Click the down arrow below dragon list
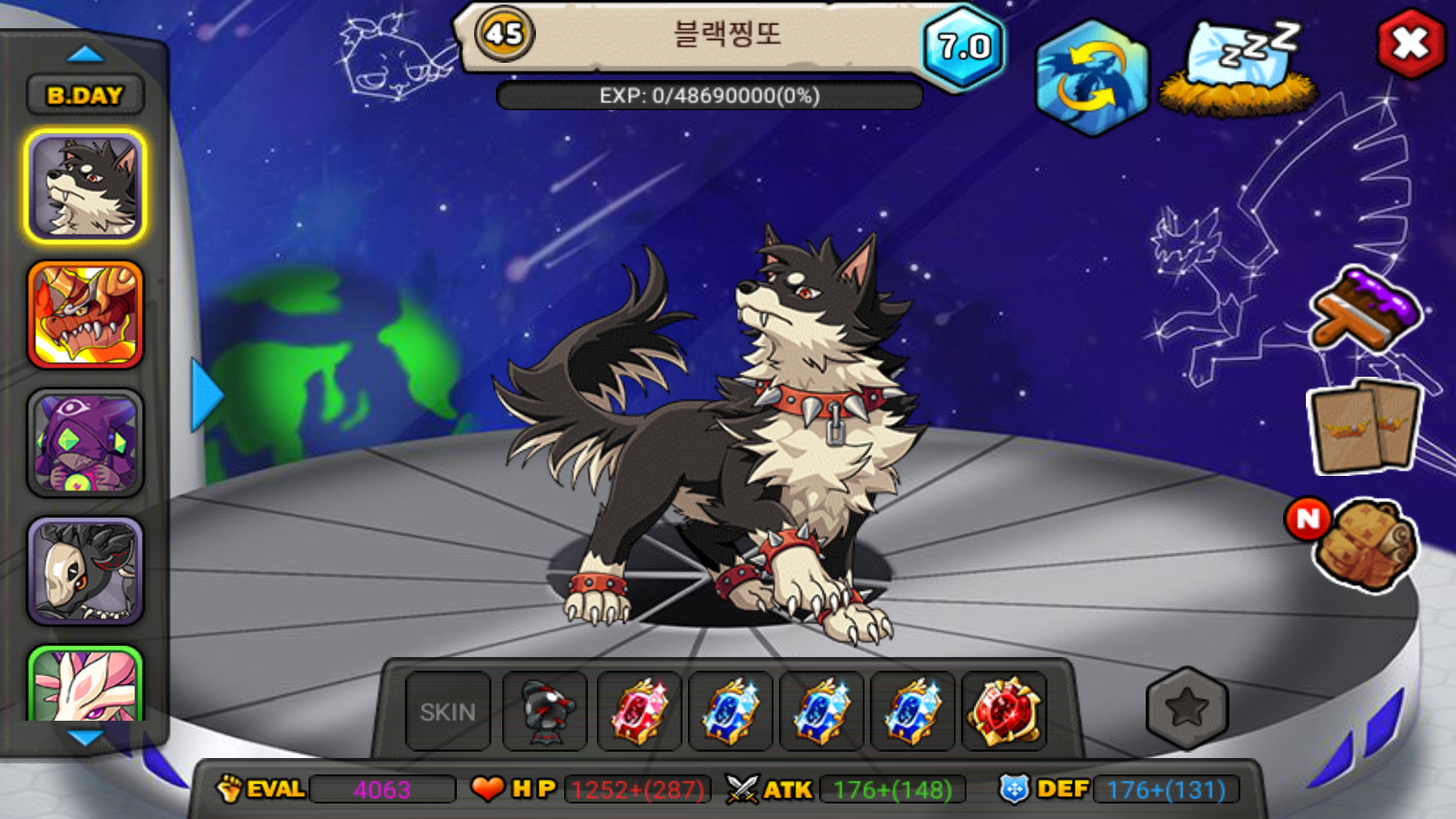1456x819 pixels. coord(86,738)
